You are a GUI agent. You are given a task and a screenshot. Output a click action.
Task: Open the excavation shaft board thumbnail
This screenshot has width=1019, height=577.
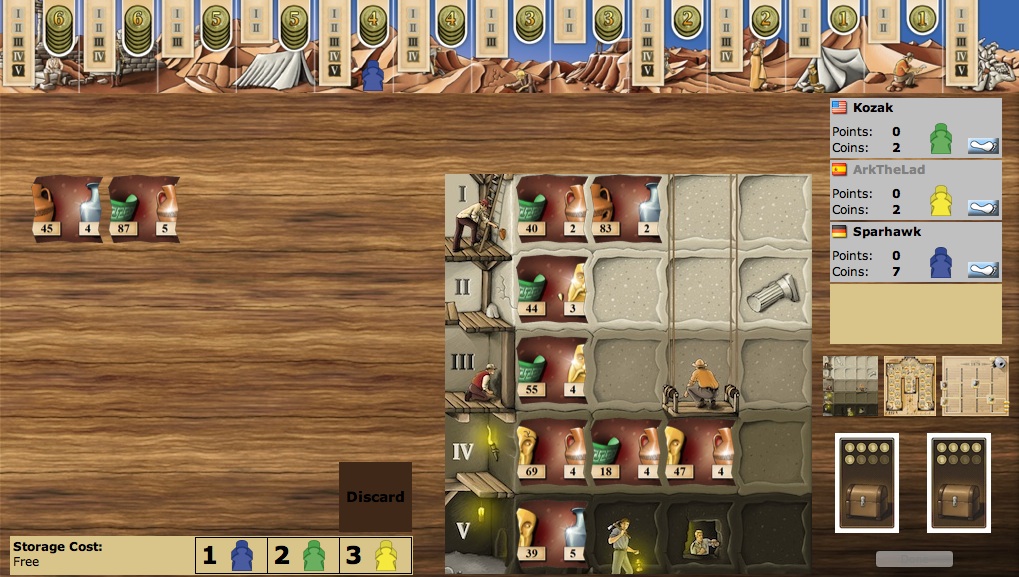[850, 386]
